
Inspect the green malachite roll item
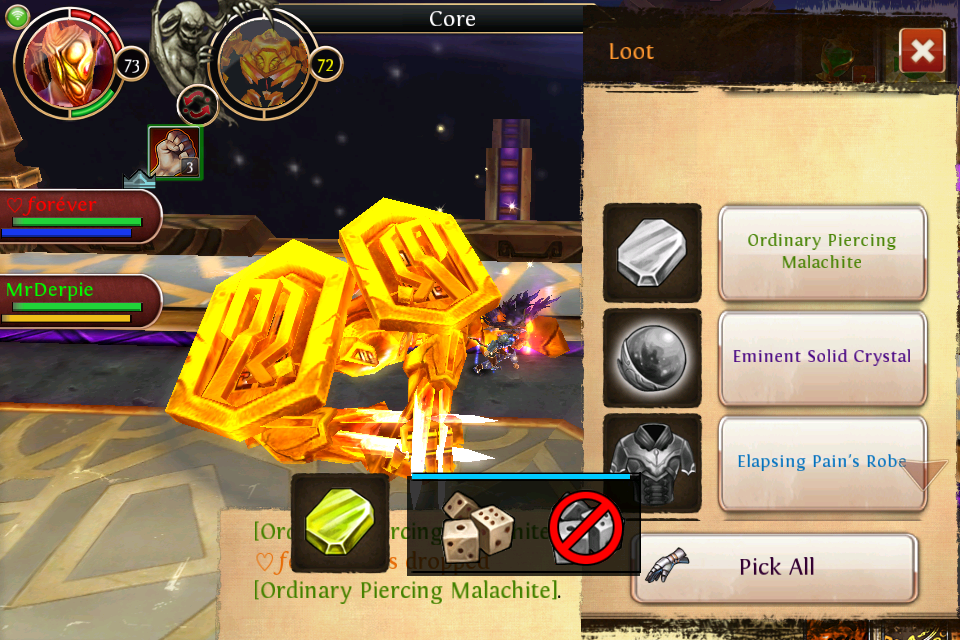(340, 524)
